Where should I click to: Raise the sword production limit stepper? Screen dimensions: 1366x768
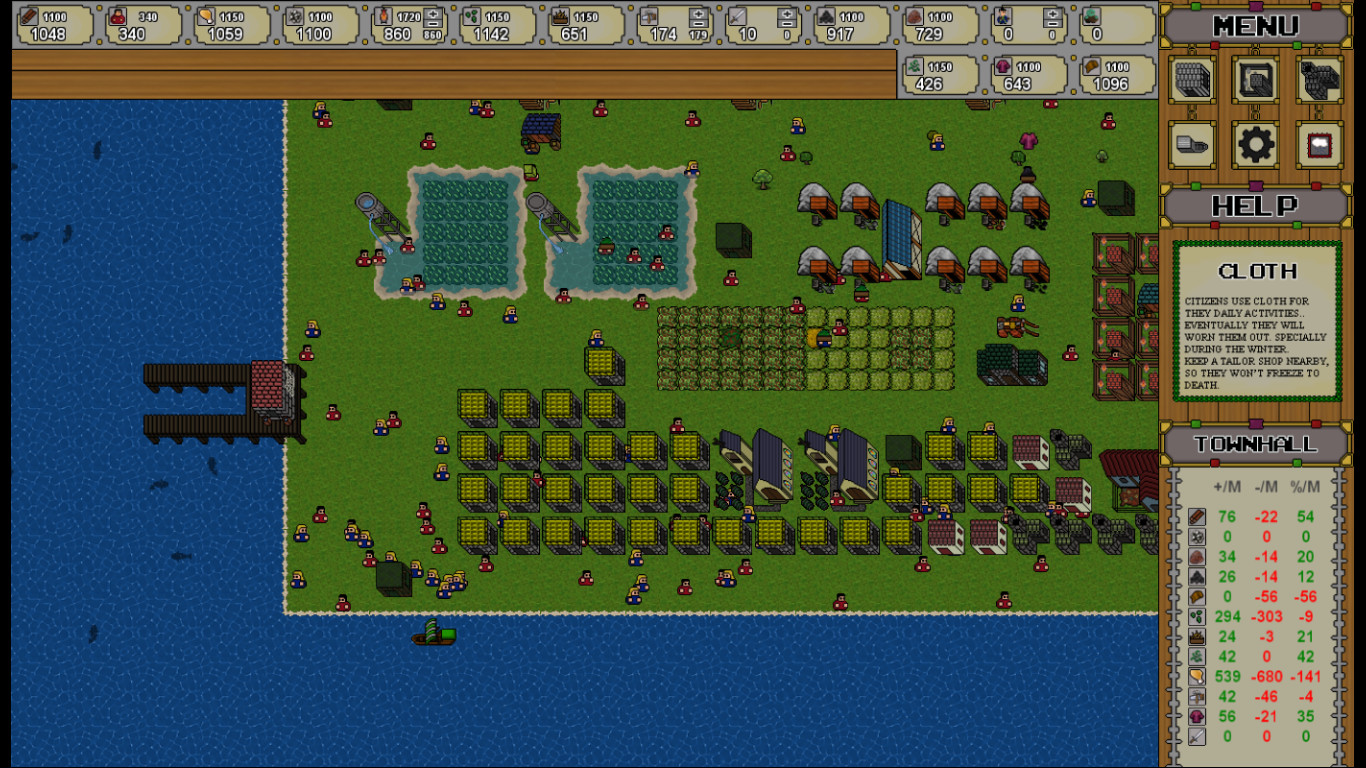coord(786,15)
